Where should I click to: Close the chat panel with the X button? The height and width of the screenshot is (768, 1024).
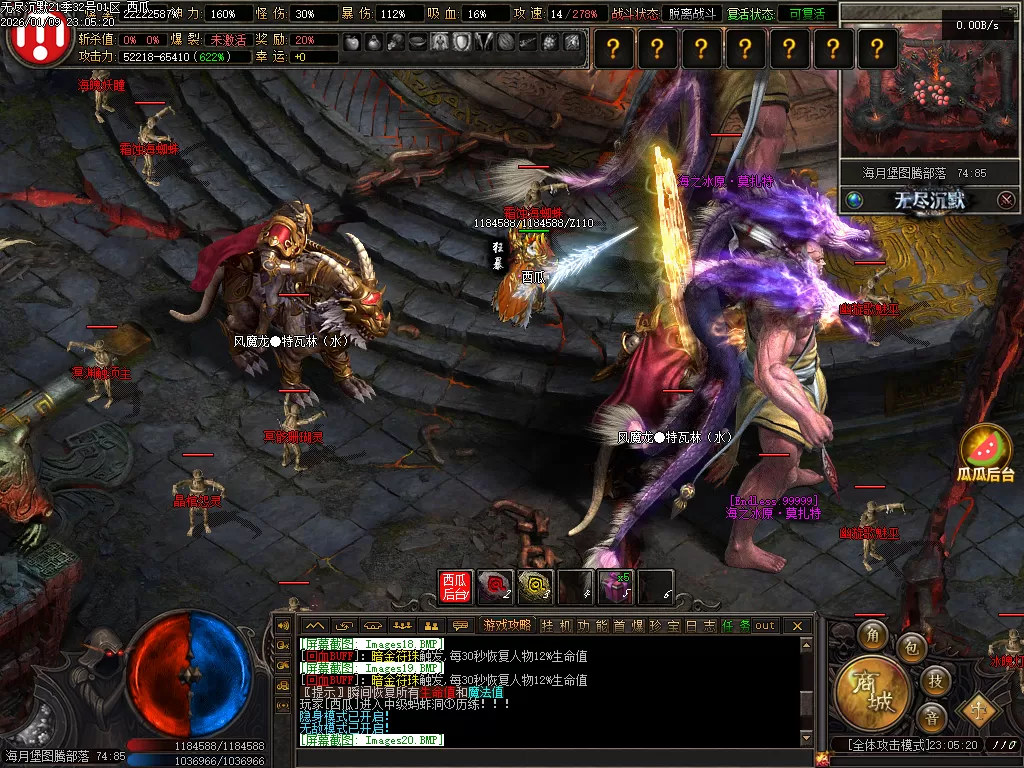797,626
